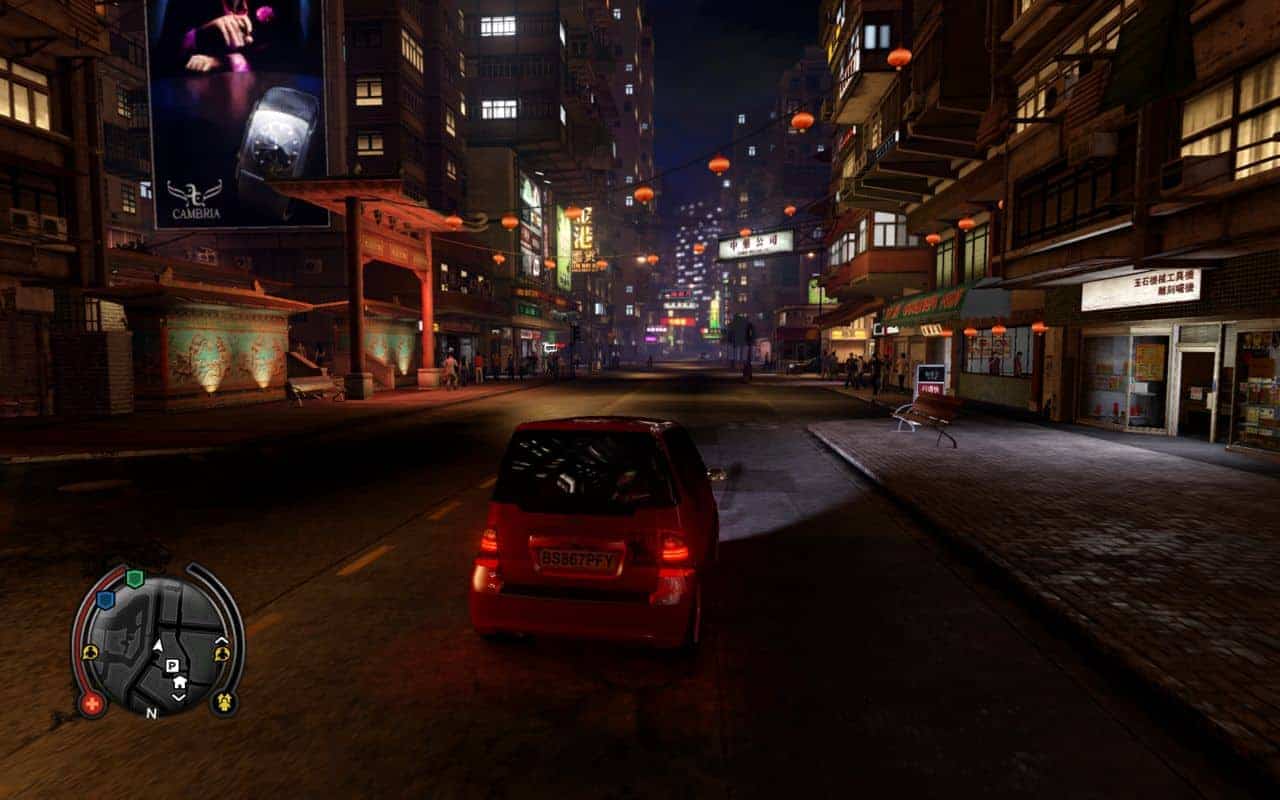1280x800 pixels.
Task: Click the red health cross icon
Action: (x=92, y=703)
